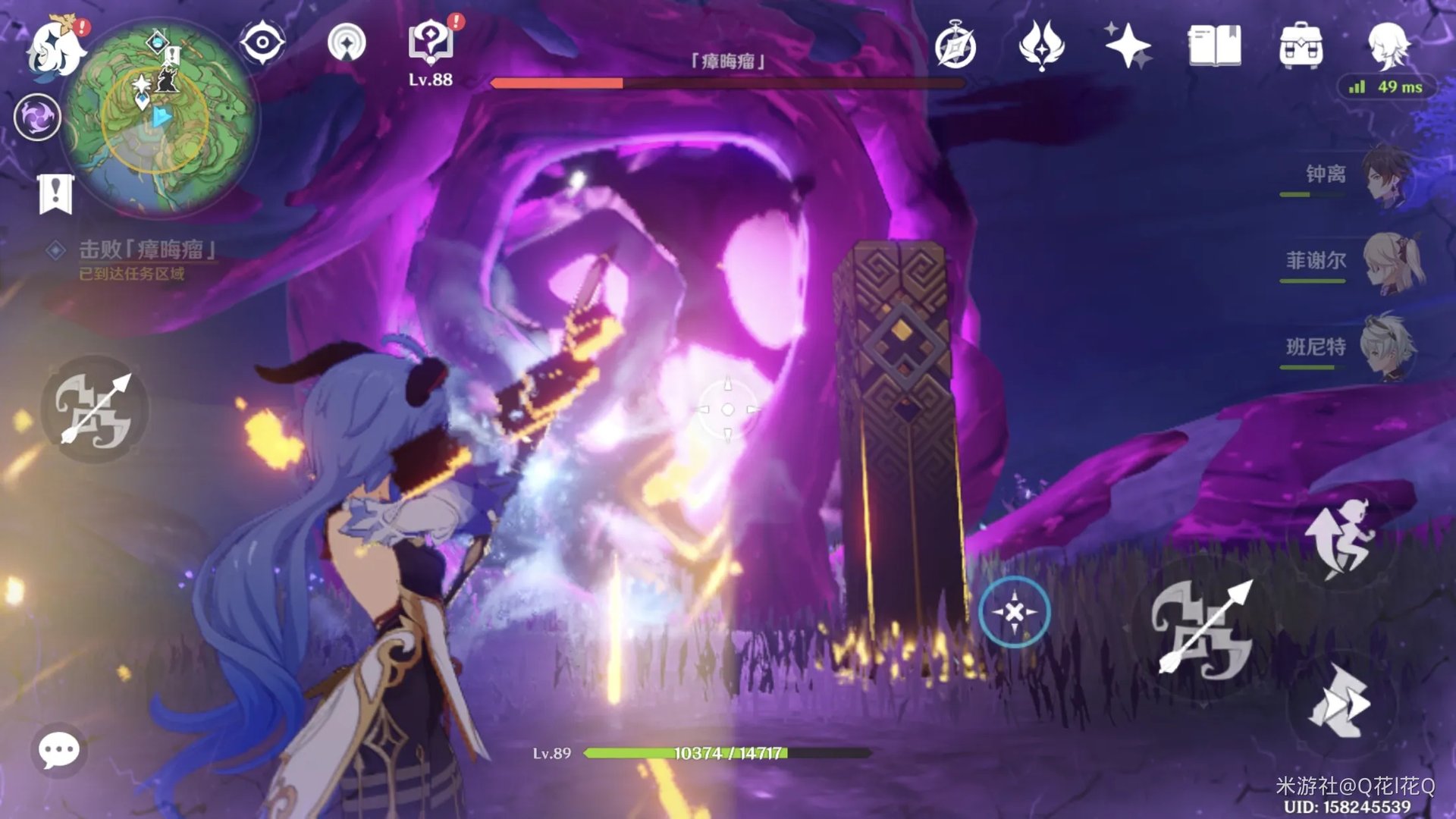
Task: Toggle the aiming mode crosshair button
Action: tap(1014, 611)
